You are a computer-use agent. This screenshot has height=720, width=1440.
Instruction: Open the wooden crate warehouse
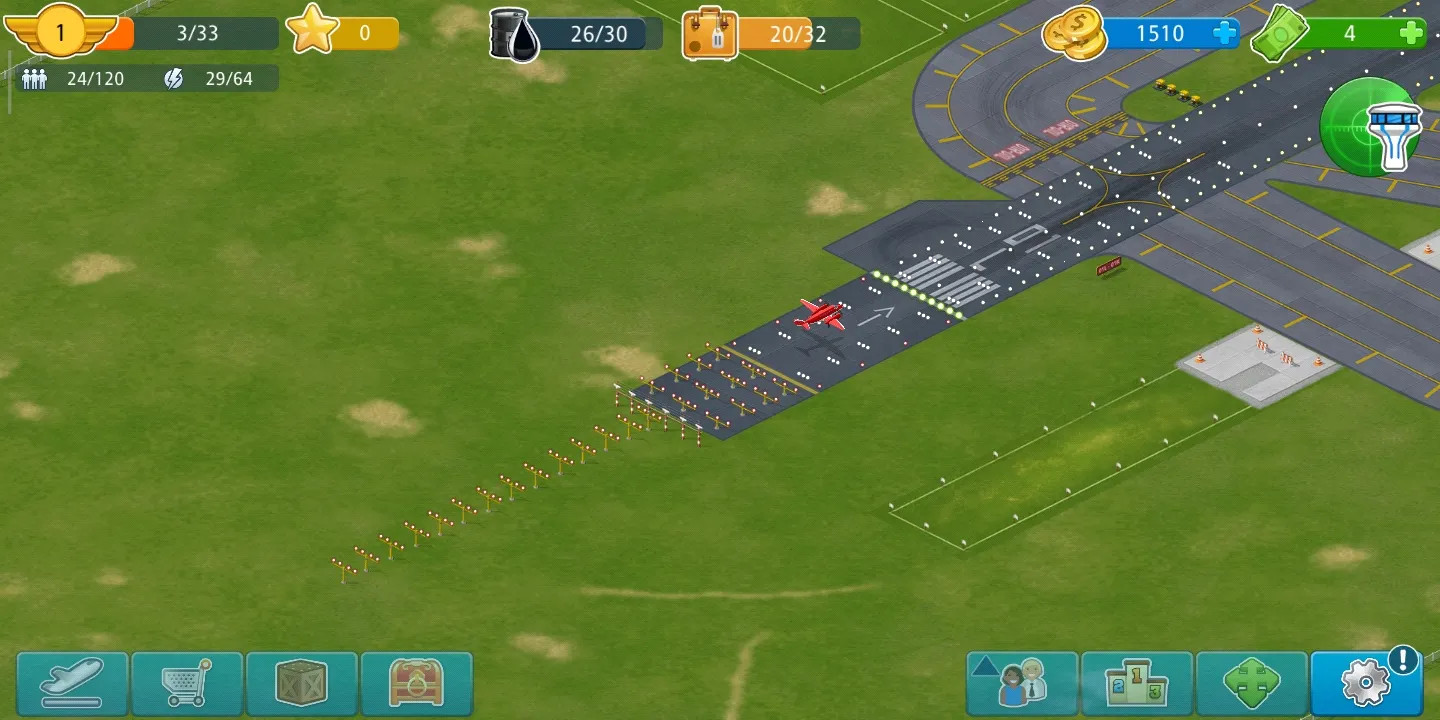pos(302,682)
